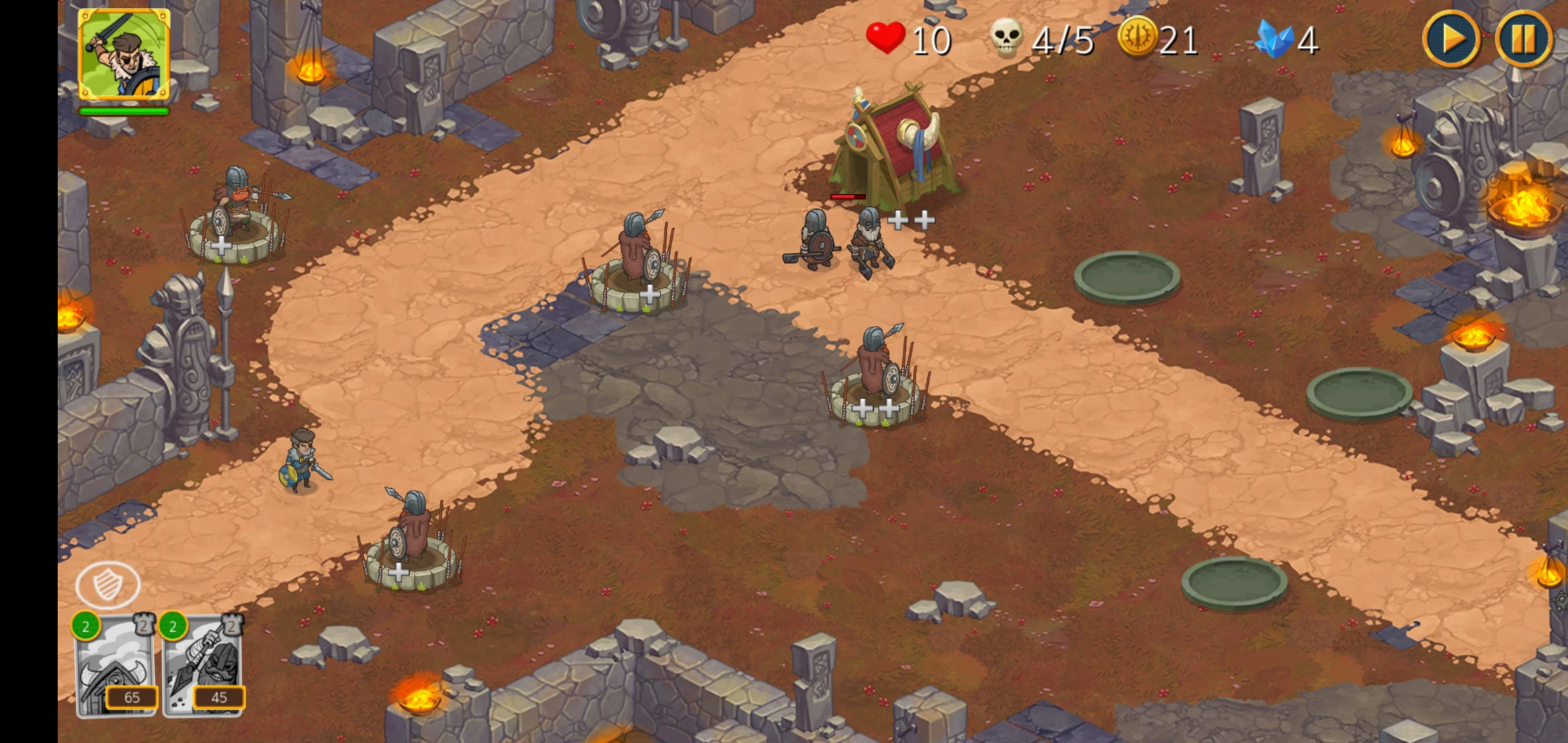
Task: Activate the white shield ability icon
Action: coord(108,585)
